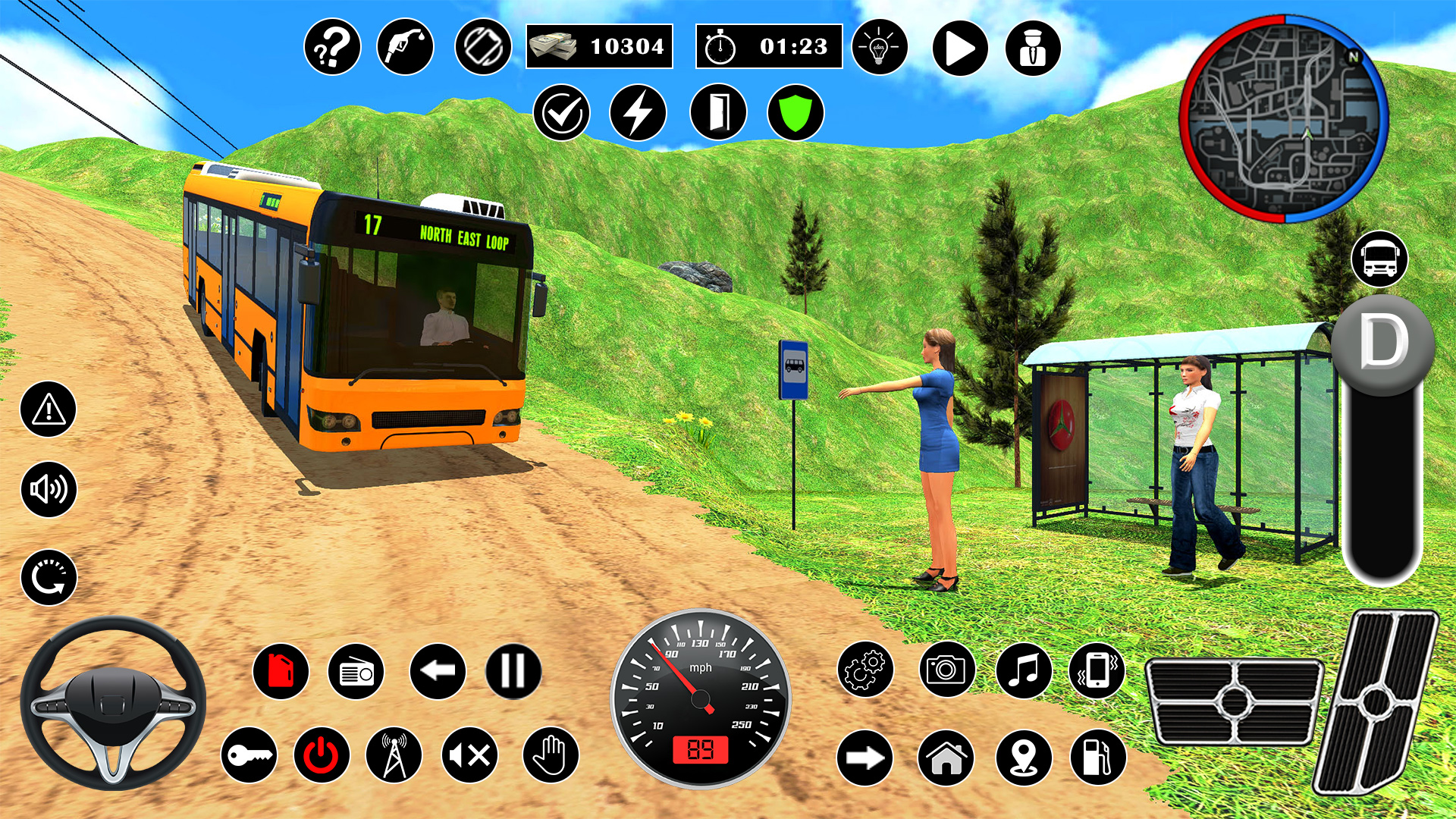Tap the key ignition icon
Image resolution: width=1456 pixels, height=819 pixels.
tap(250, 754)
